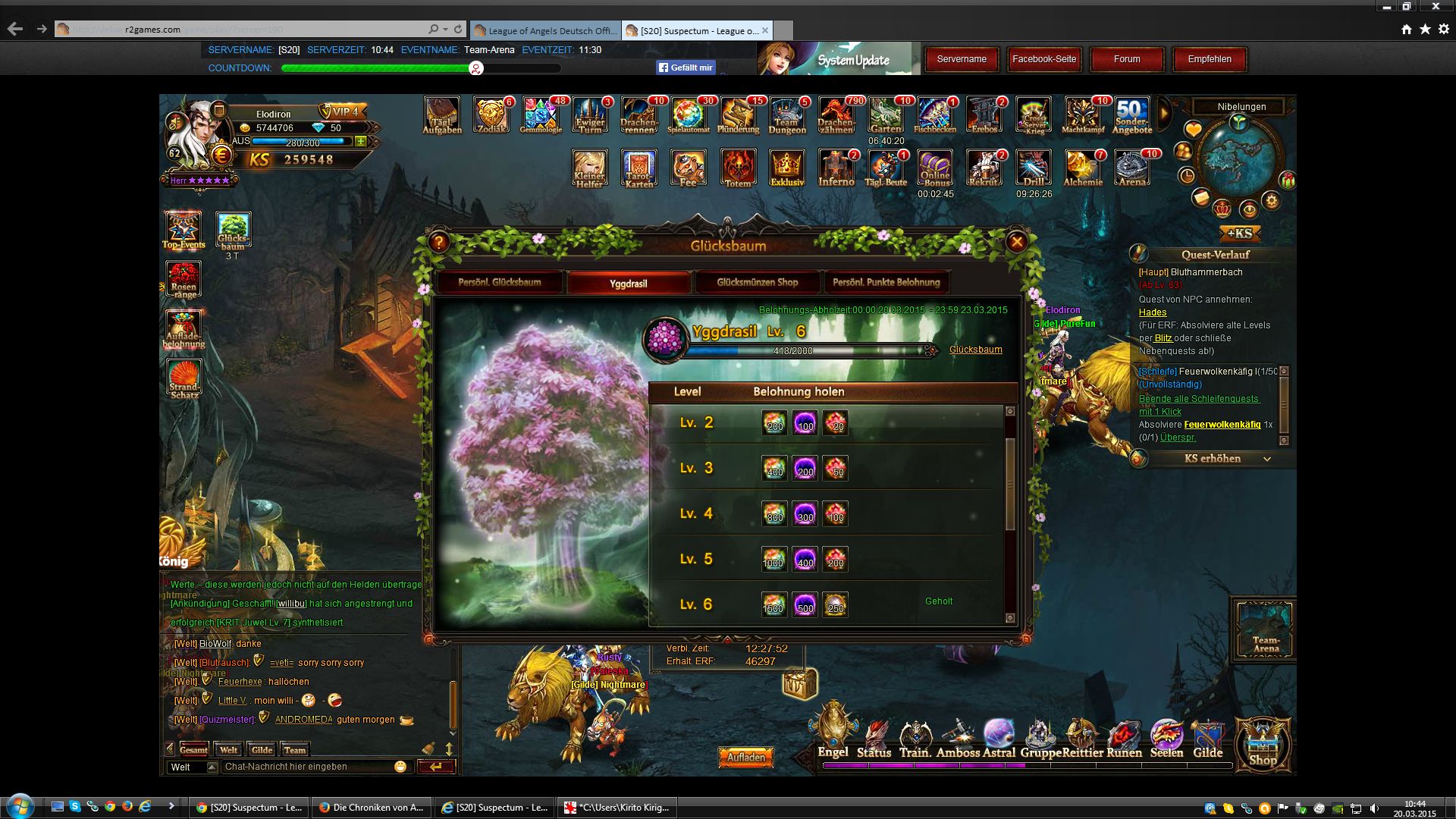Open the Forum button in top banner
1456x819 pixels.
[1126, 59]
